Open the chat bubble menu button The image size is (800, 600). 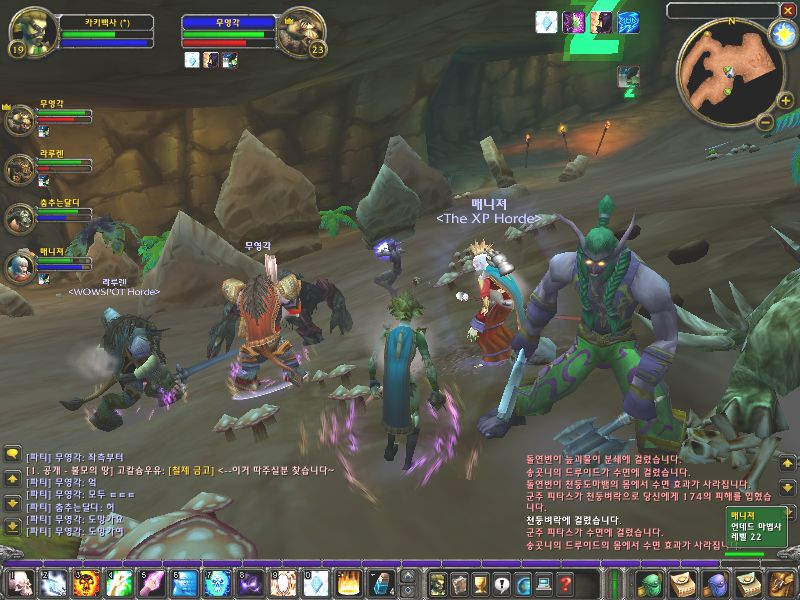click(12, 454)
